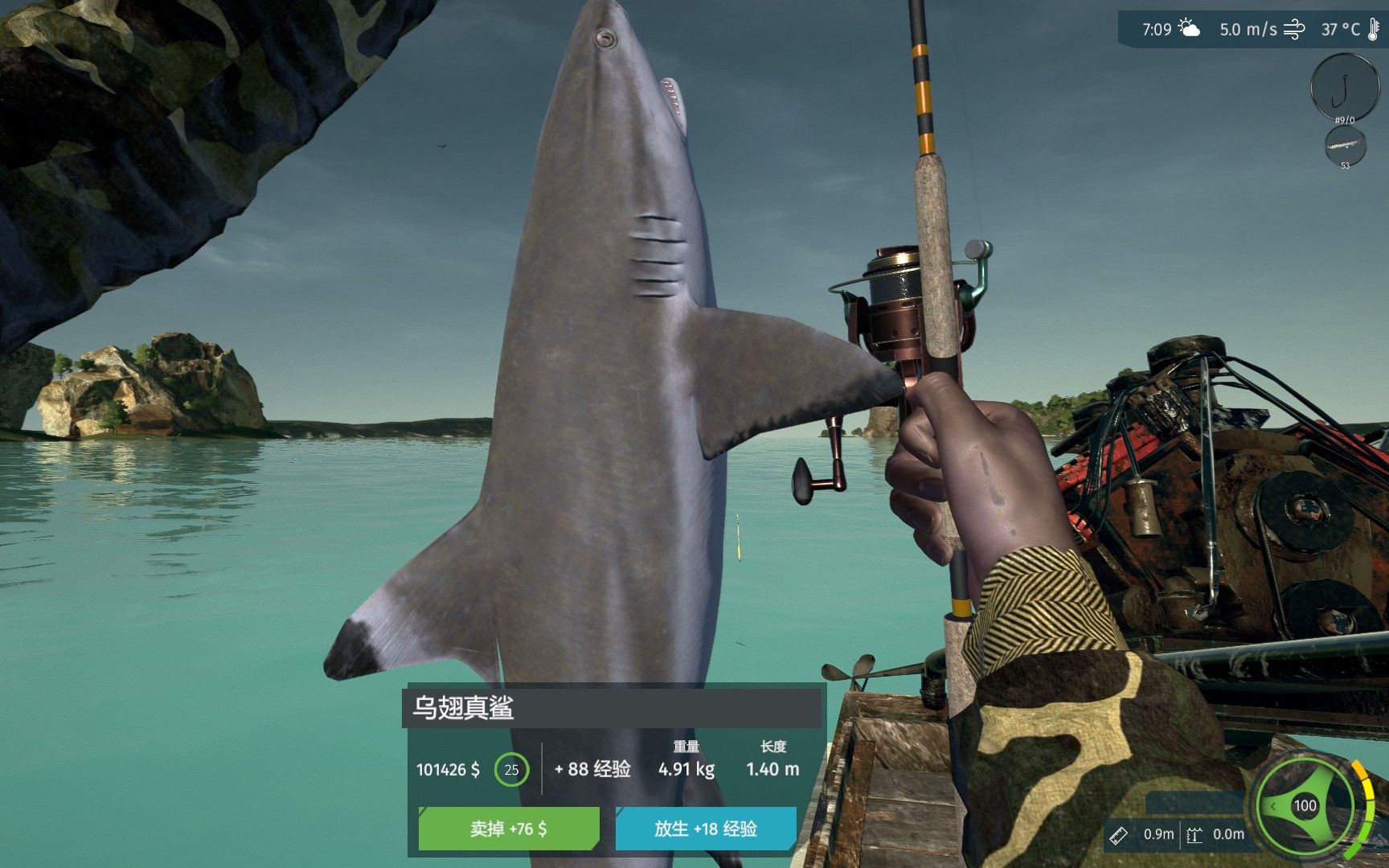Open the hook tackle slot

click(x=1344, y=86)
